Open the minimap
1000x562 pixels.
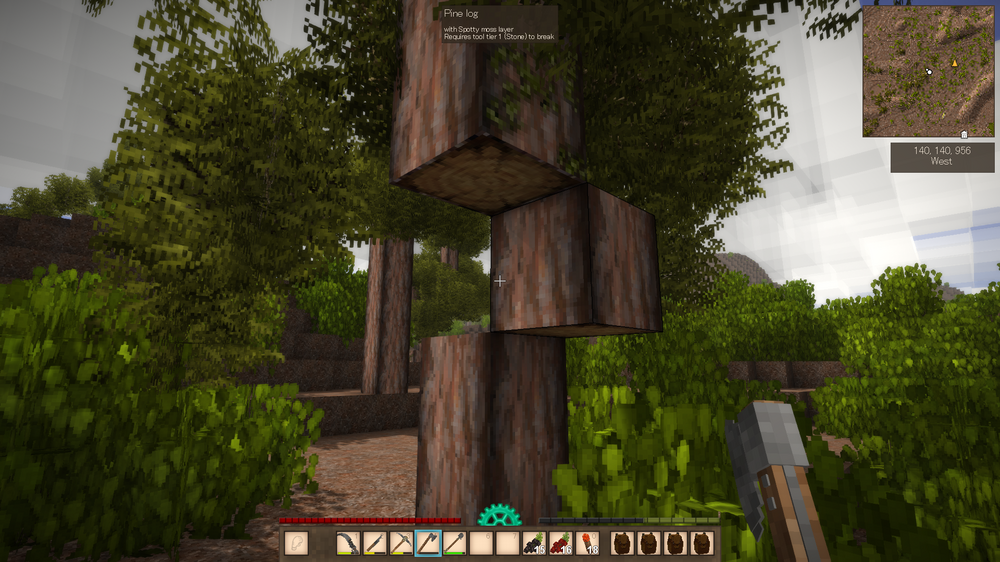click(928, 71)
